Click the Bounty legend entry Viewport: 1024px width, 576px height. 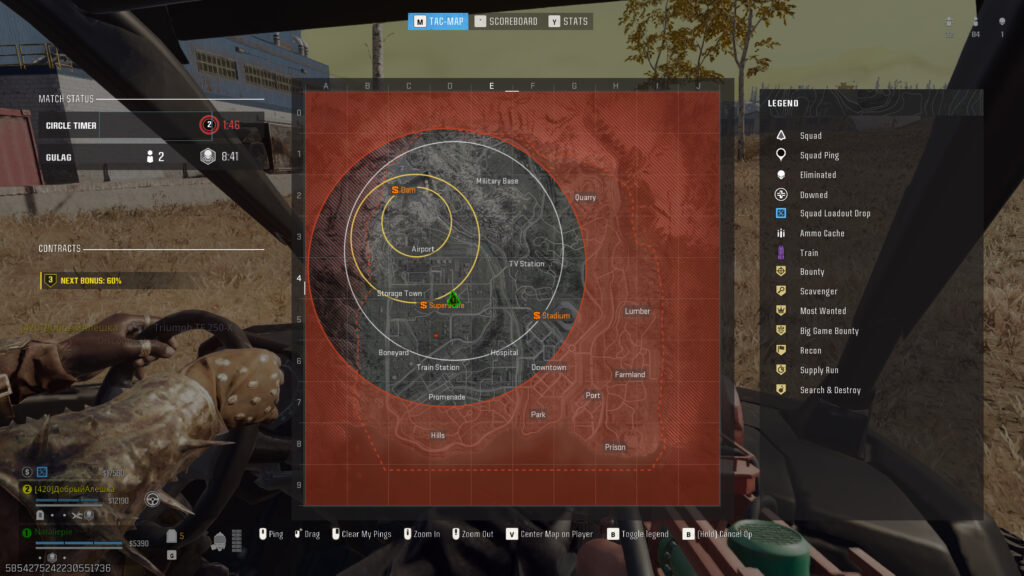811,272
